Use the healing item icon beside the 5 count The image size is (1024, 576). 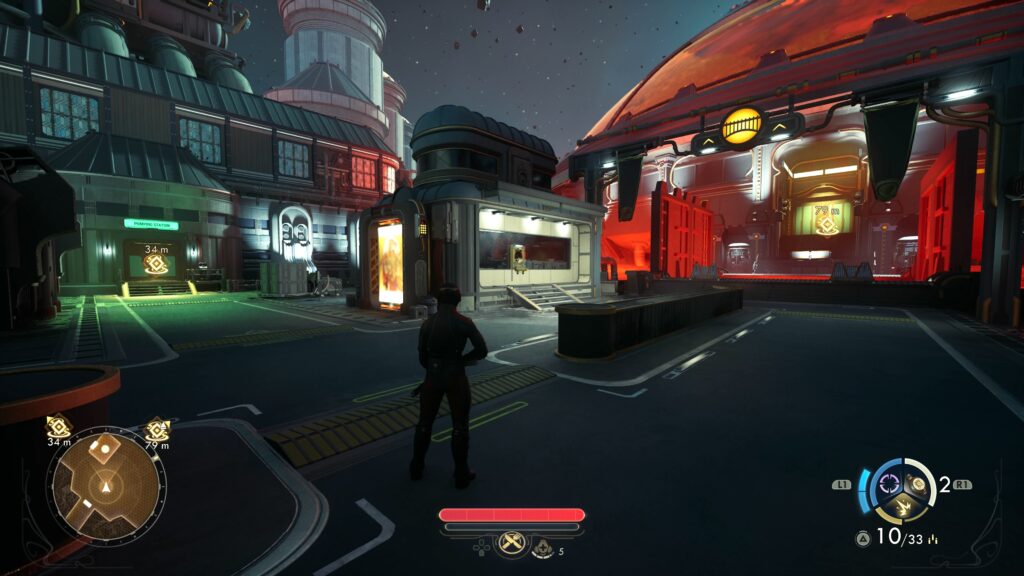pyautogui.click(x=543, y=546)
